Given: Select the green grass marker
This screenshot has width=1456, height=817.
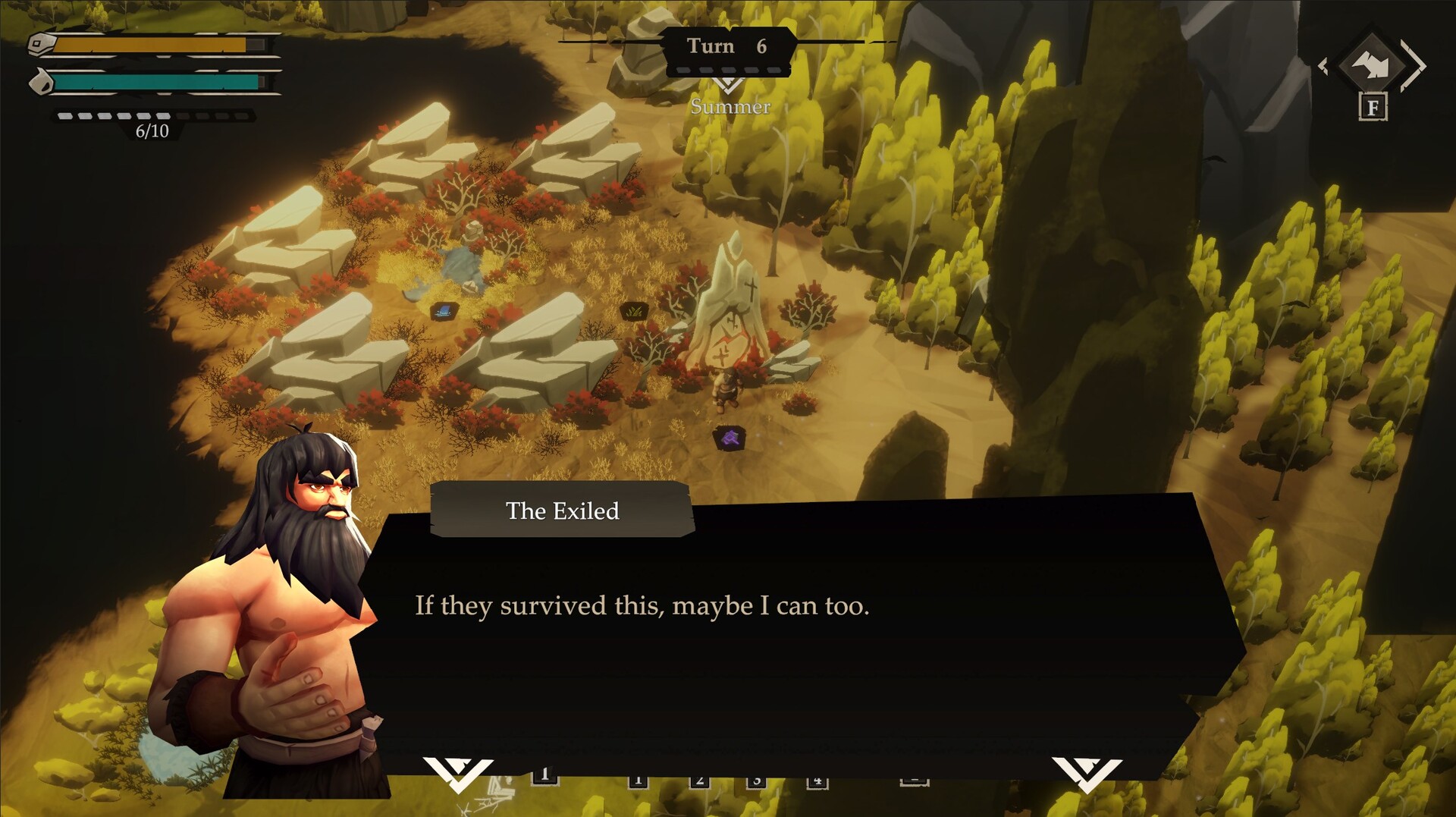Looking at the screenshot, I should pos(634,310).
